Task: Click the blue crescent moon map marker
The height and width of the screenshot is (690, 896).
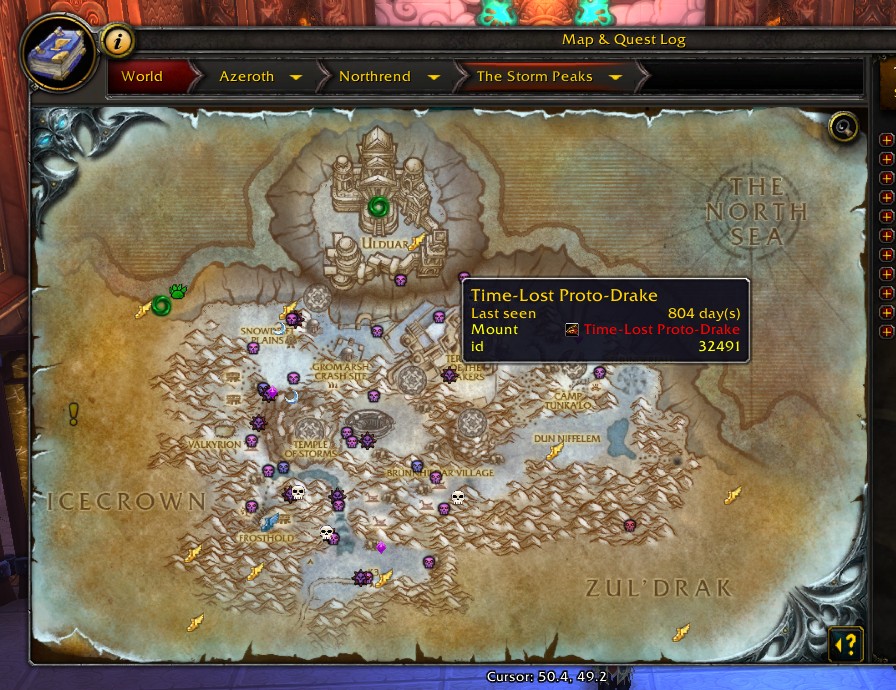Action: [x=291, y=396]
